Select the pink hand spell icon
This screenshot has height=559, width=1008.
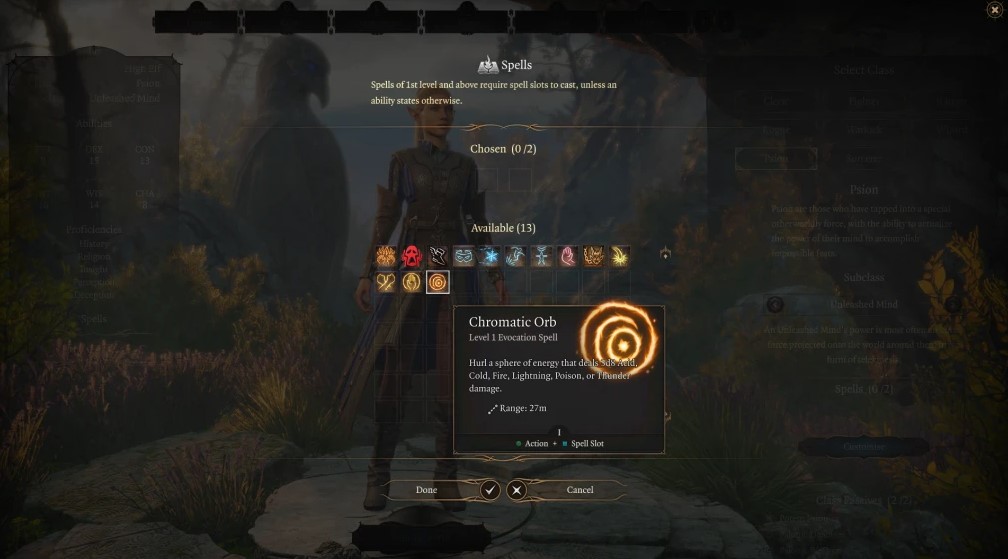pos(568,257)
